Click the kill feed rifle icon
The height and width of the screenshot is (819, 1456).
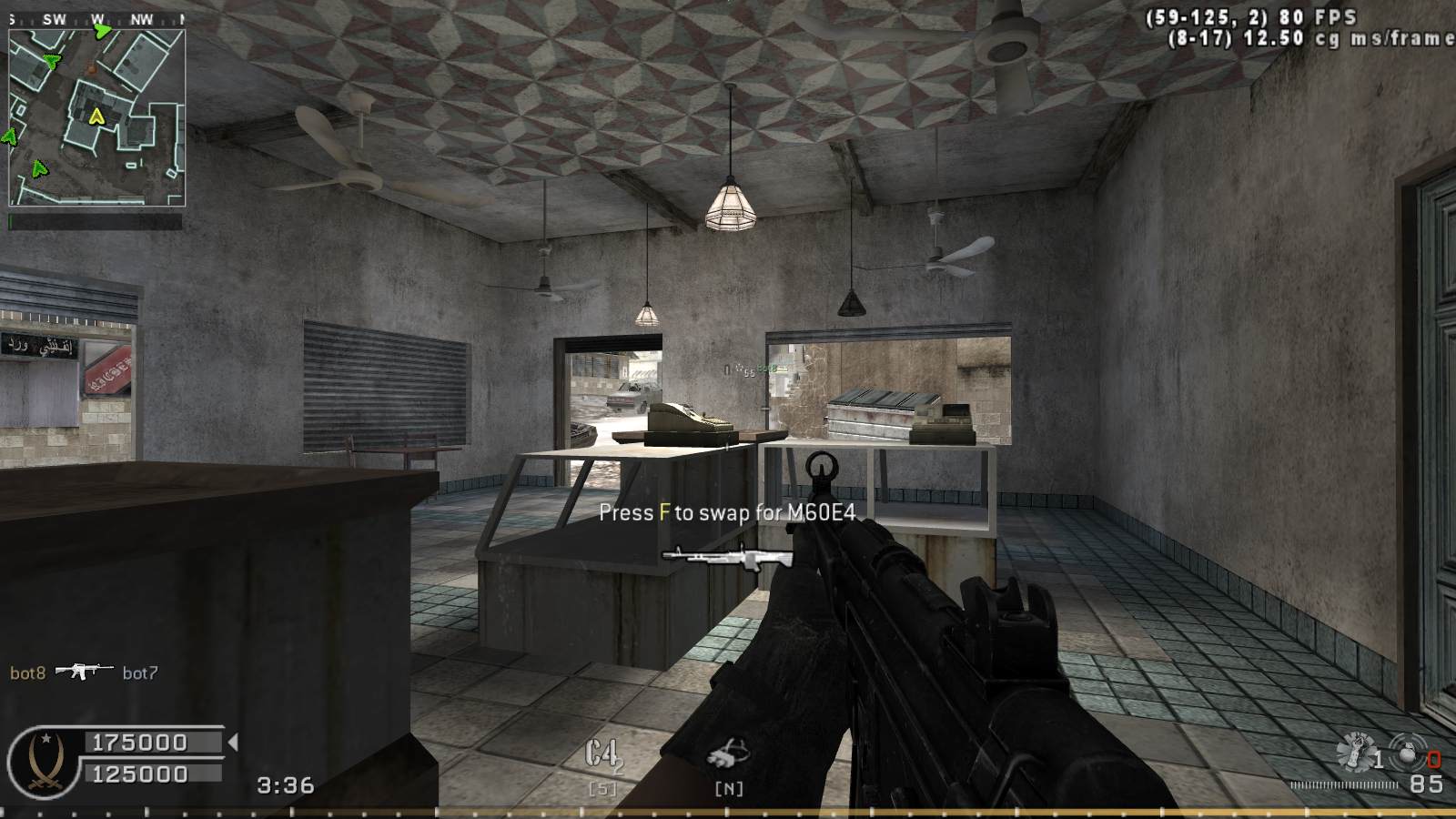[84, 672]
